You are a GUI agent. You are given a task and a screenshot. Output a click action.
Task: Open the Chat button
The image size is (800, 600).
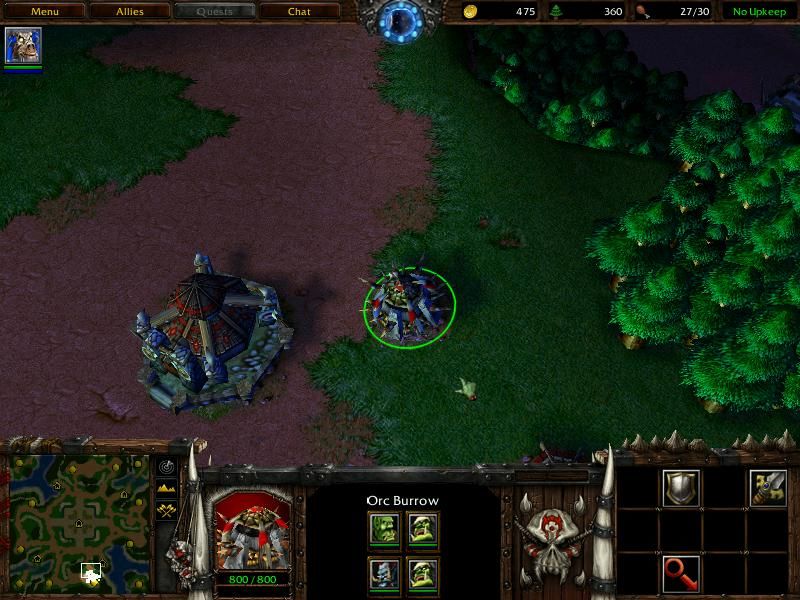point(299,12)
